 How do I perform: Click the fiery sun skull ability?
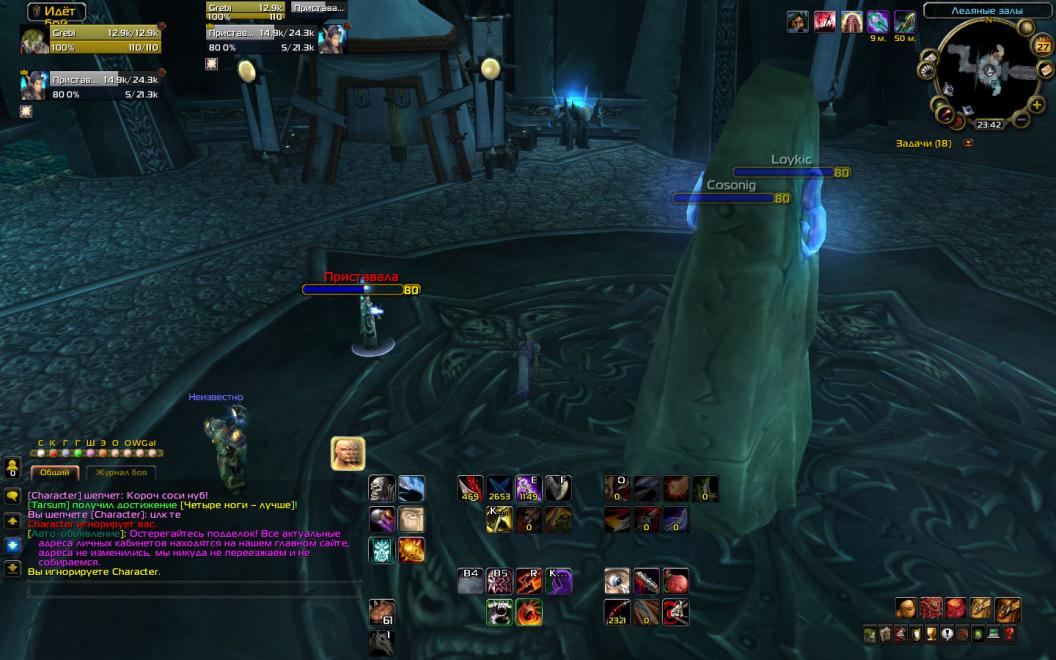click(411, 550)
